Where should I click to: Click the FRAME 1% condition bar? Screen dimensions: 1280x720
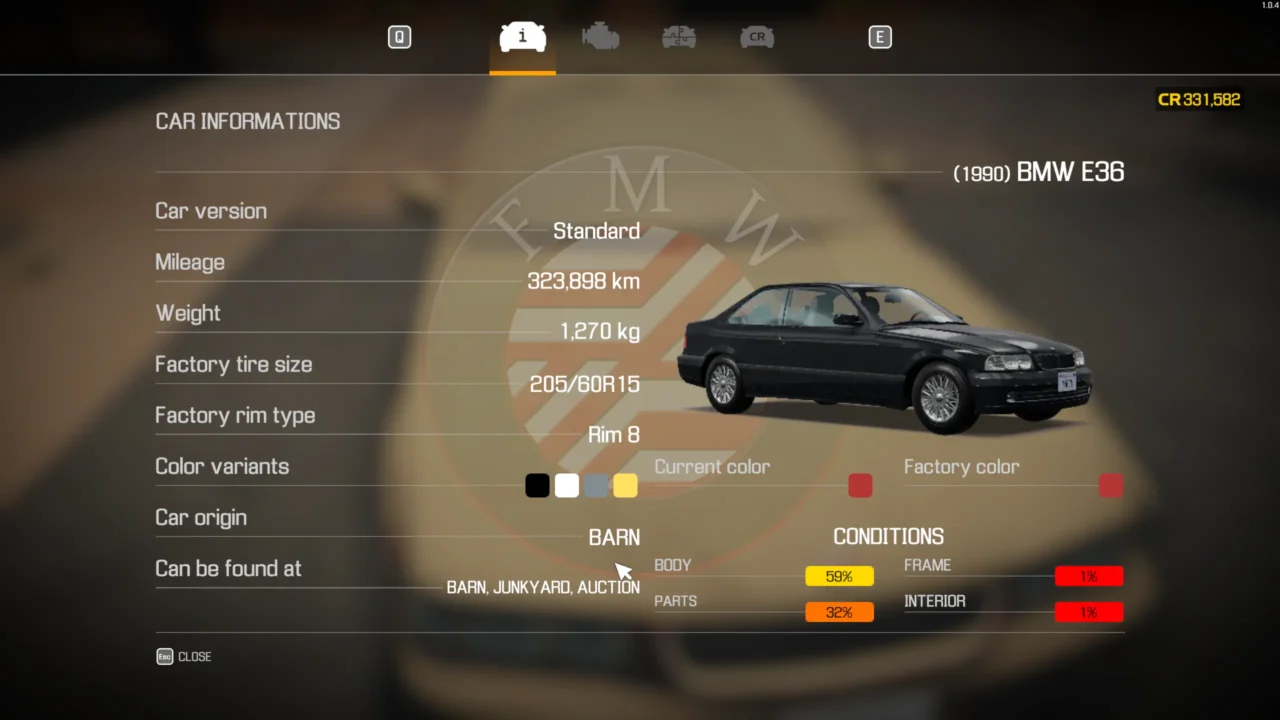pyautogui.click(x=1089, y=576)
